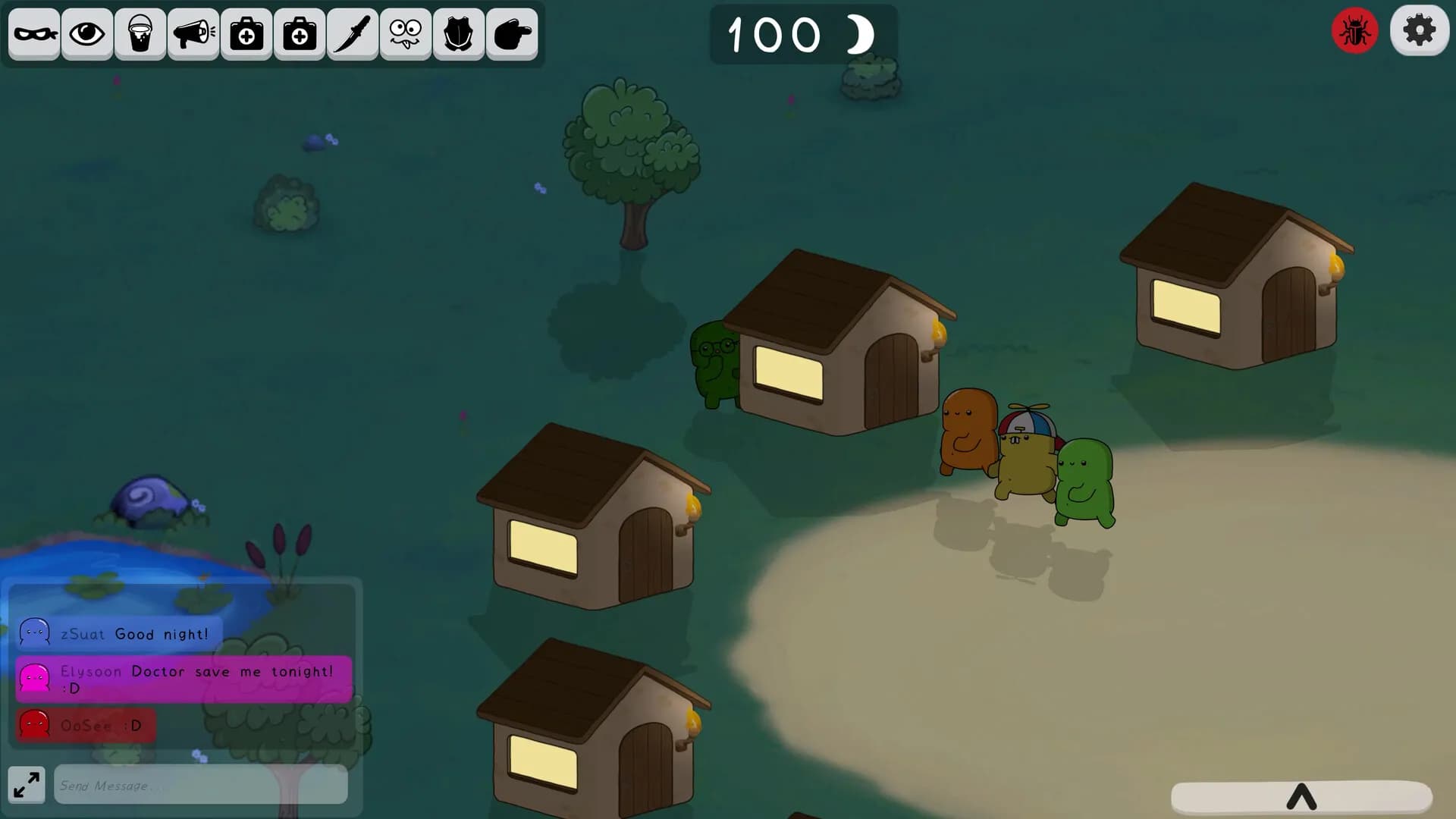Activate the megaphone announcement tool

[193, 33]
